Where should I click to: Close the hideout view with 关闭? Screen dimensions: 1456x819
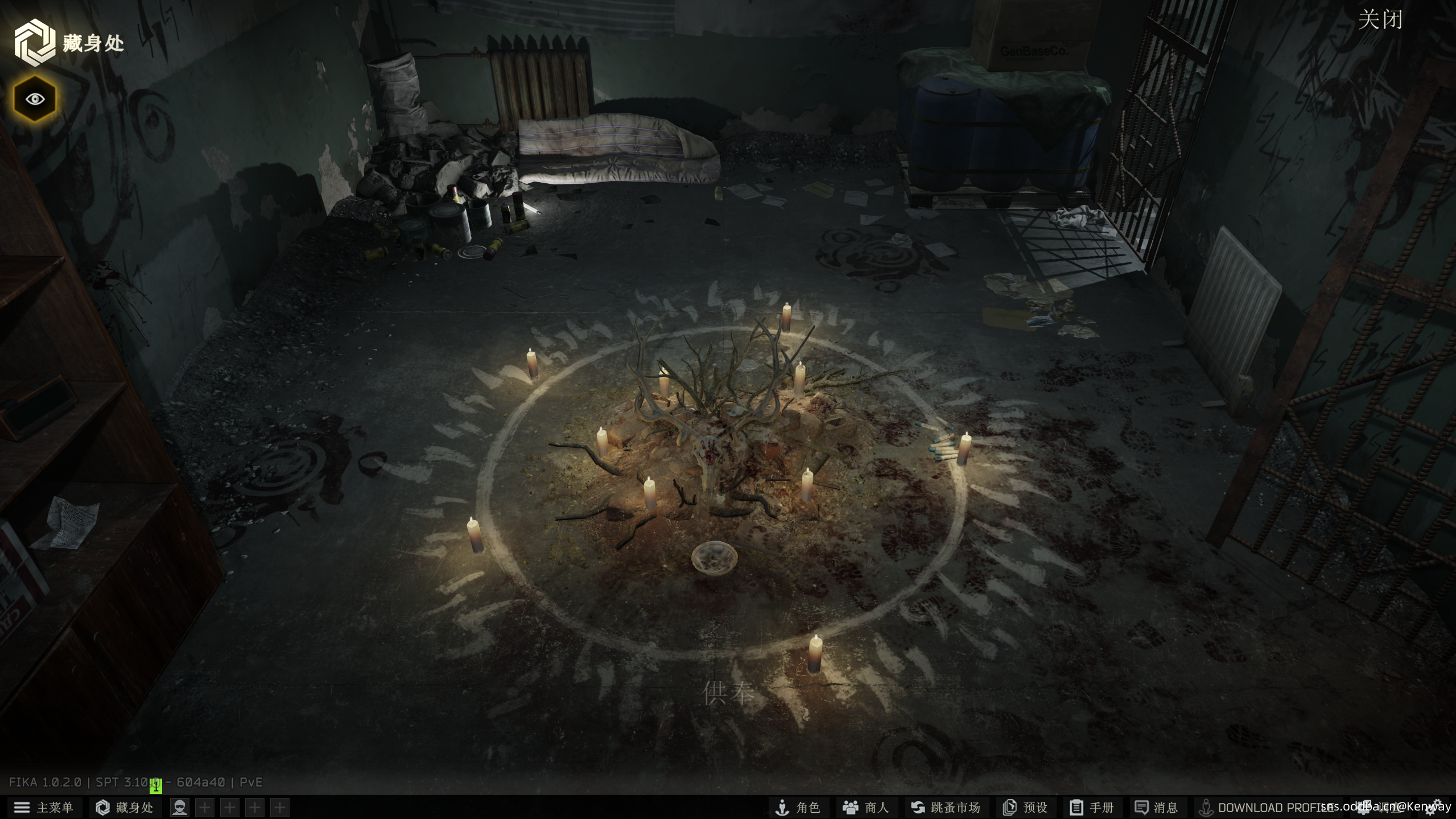1380,20
